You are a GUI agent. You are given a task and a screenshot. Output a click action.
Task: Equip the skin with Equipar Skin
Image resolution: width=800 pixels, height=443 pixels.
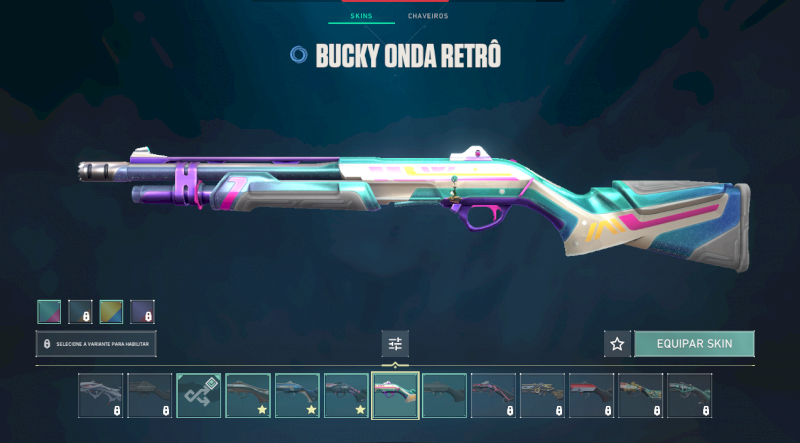(694, 344)
